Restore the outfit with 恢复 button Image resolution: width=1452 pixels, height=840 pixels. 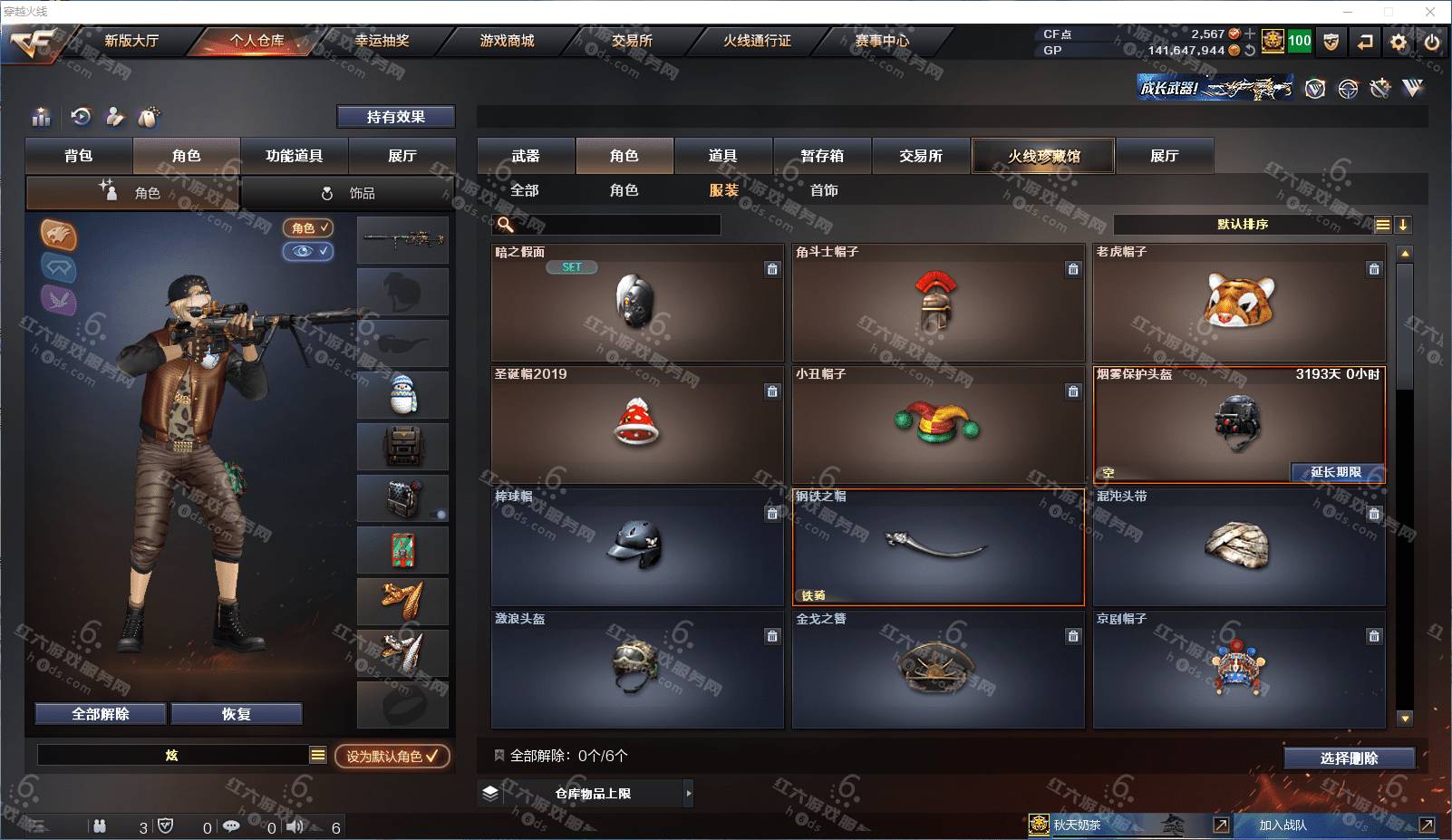click(236, 714)
